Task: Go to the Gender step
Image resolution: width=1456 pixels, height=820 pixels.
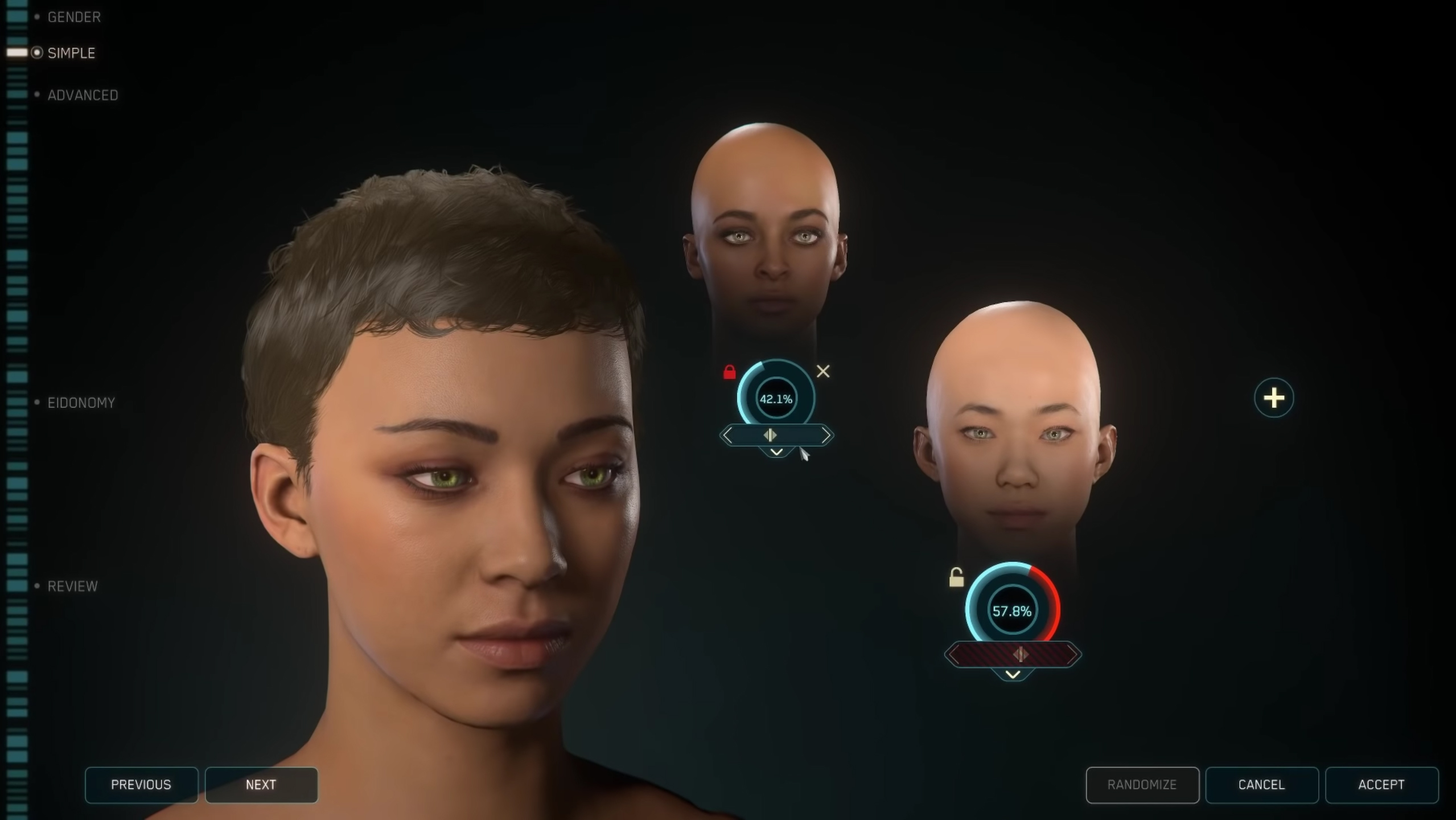Action: 73,17
